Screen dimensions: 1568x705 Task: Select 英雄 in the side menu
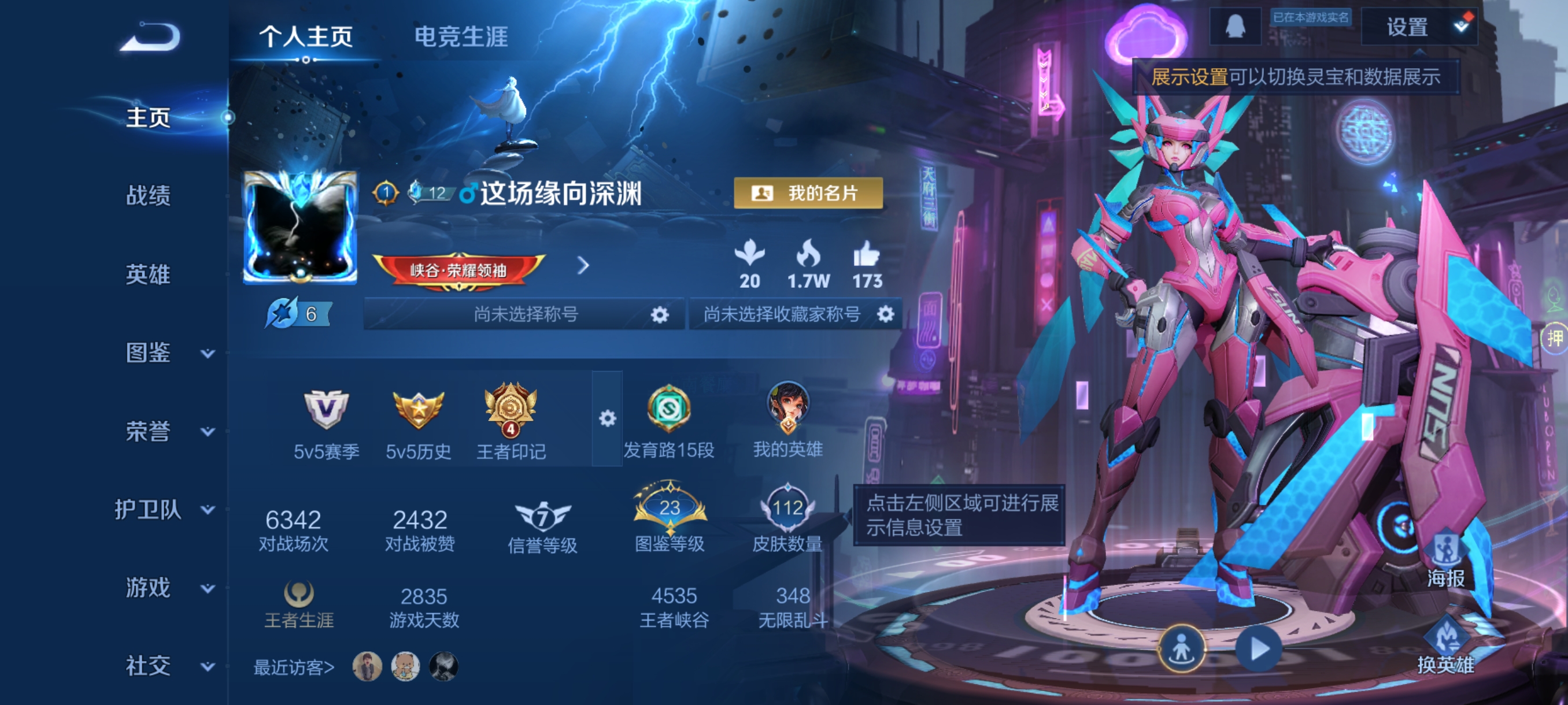pyautogui.click(x=148, y=274)
